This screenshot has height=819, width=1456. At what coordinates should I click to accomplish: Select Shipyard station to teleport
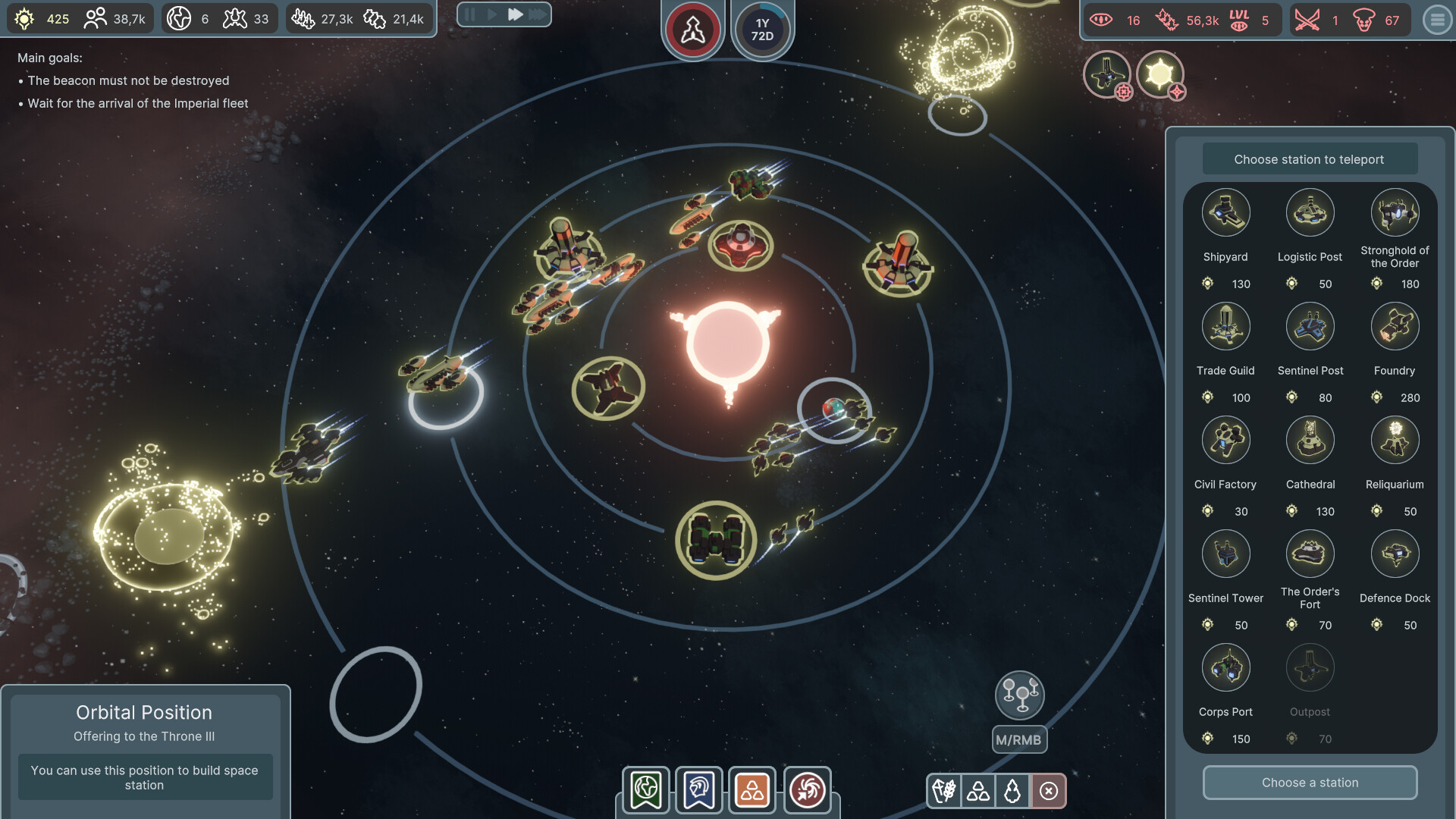pyautogui.click(x=1225, y=213)
